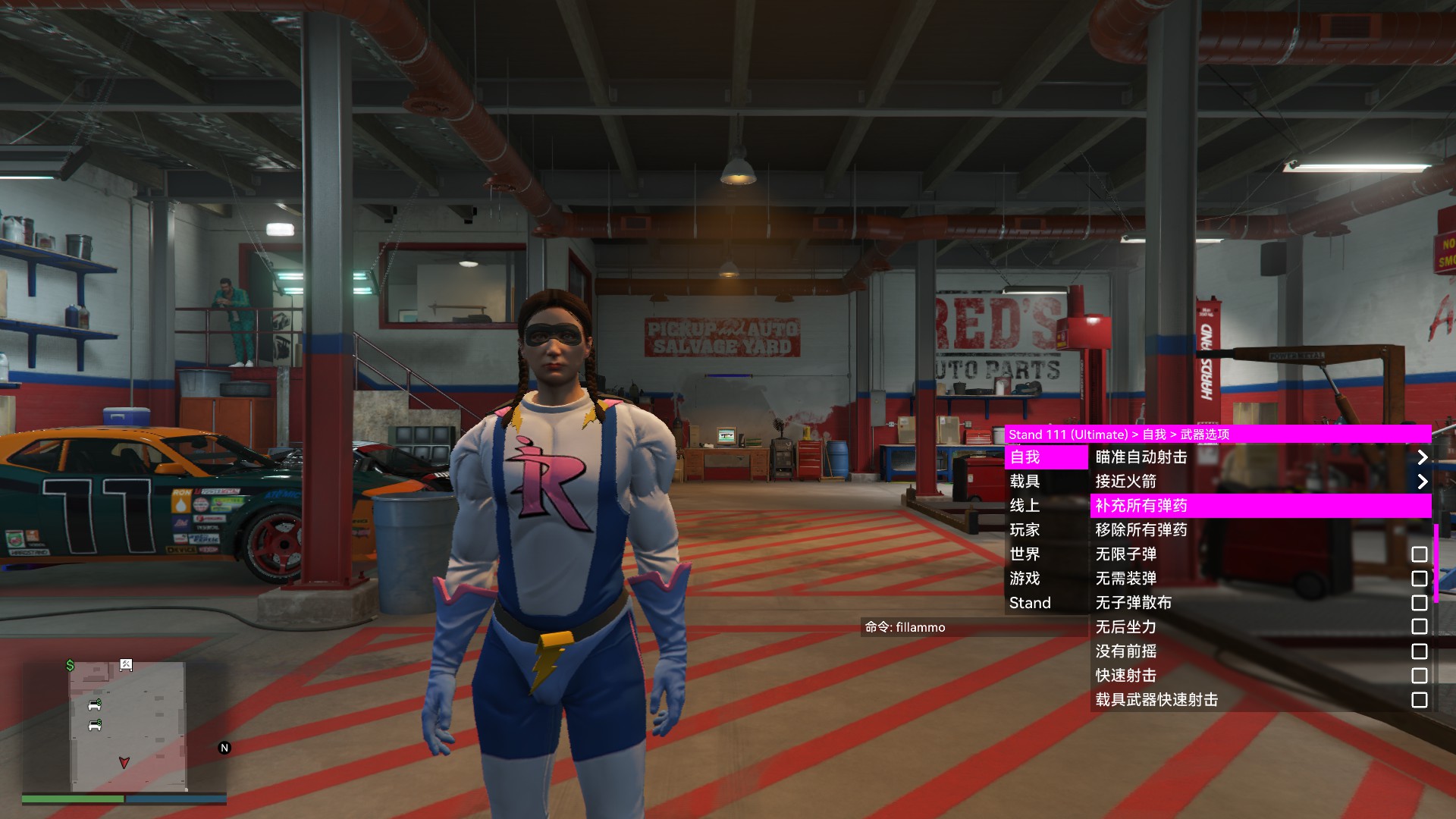Choose the 玩家 category

[1046, 530]
